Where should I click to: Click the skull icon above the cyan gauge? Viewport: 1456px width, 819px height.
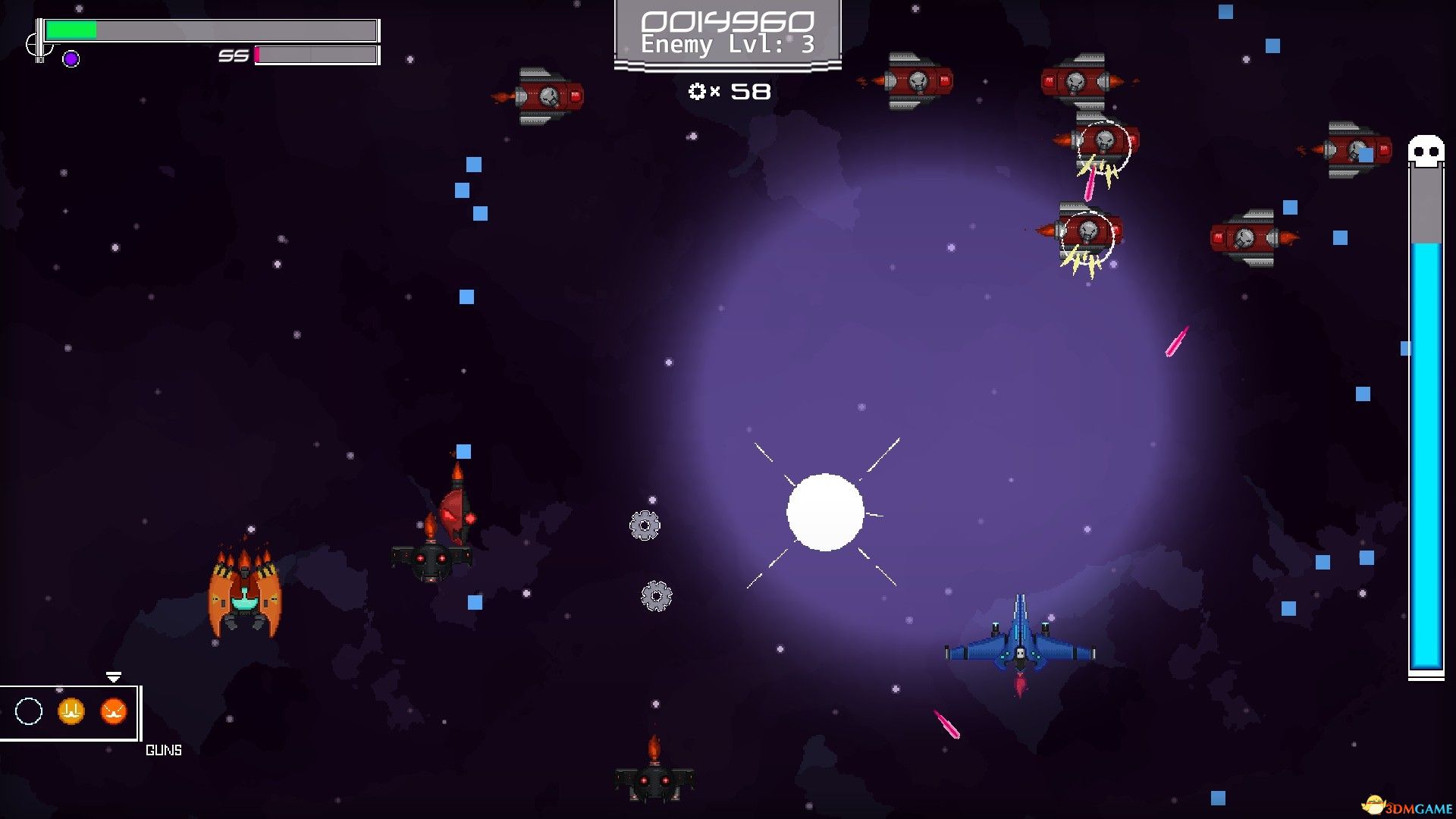point(1426,151)
